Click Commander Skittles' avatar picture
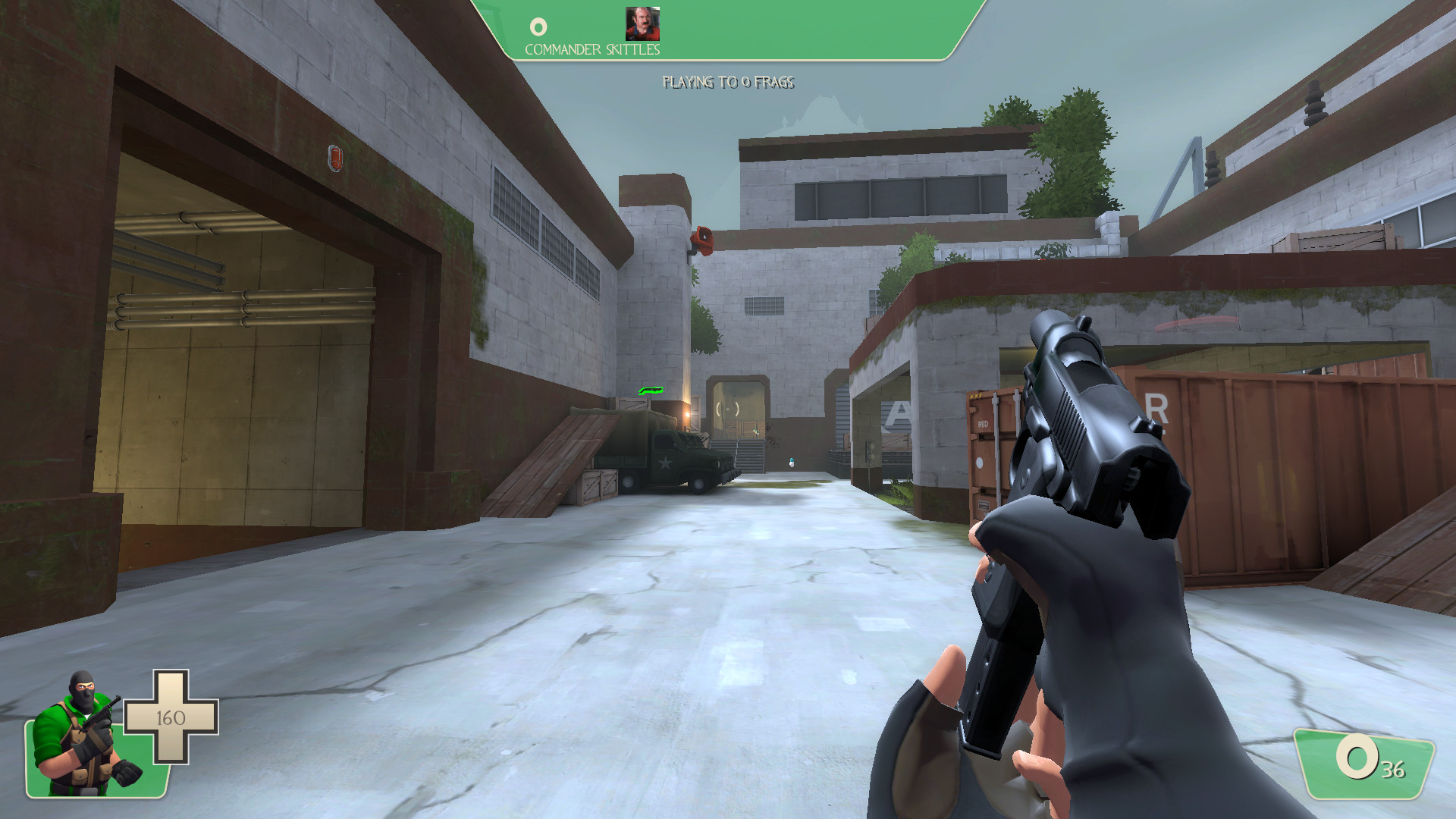Screen dimensions: 1456x819 [643, 25]
